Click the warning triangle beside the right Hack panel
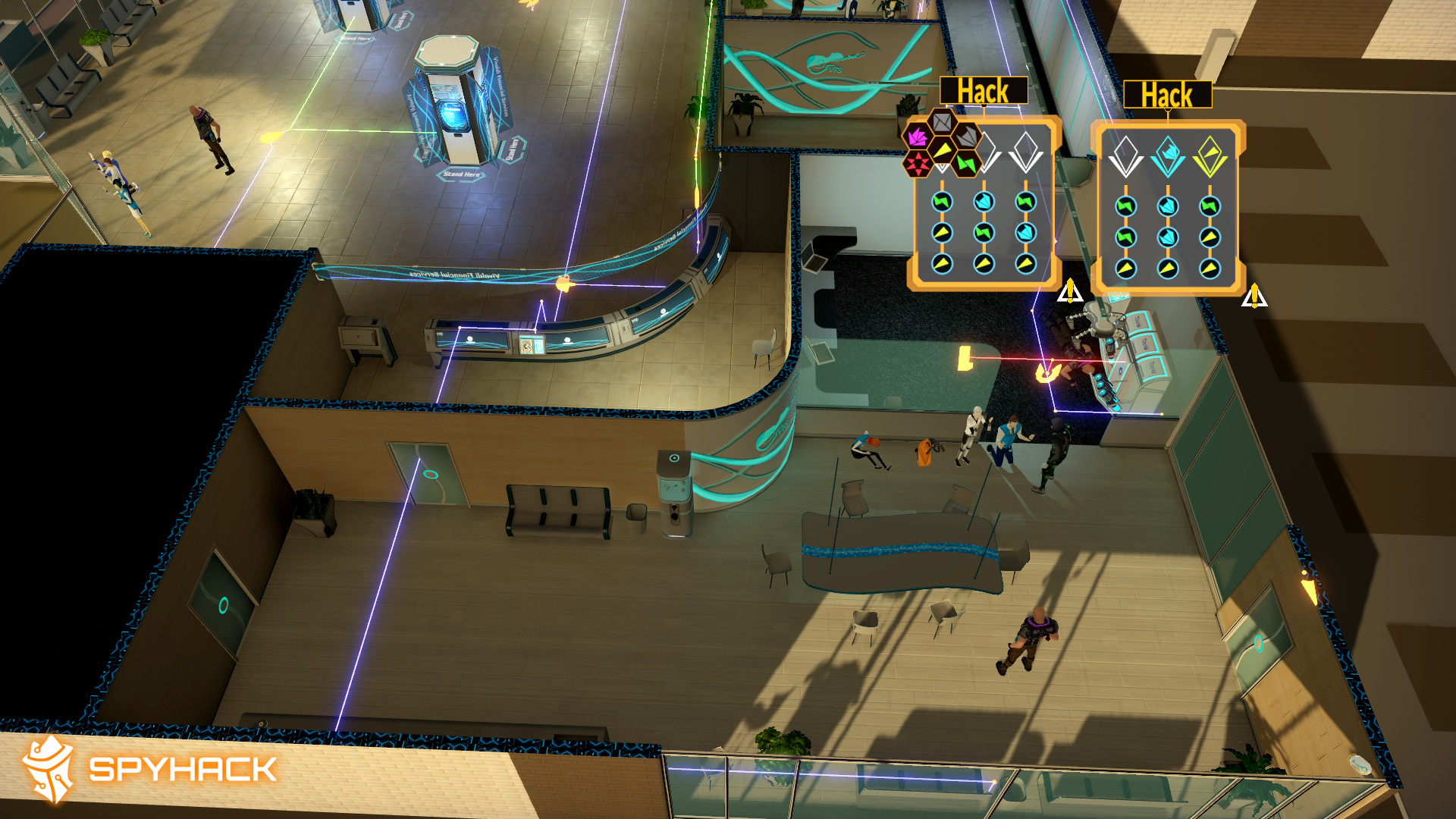1456x819 pixels. 1254,297
